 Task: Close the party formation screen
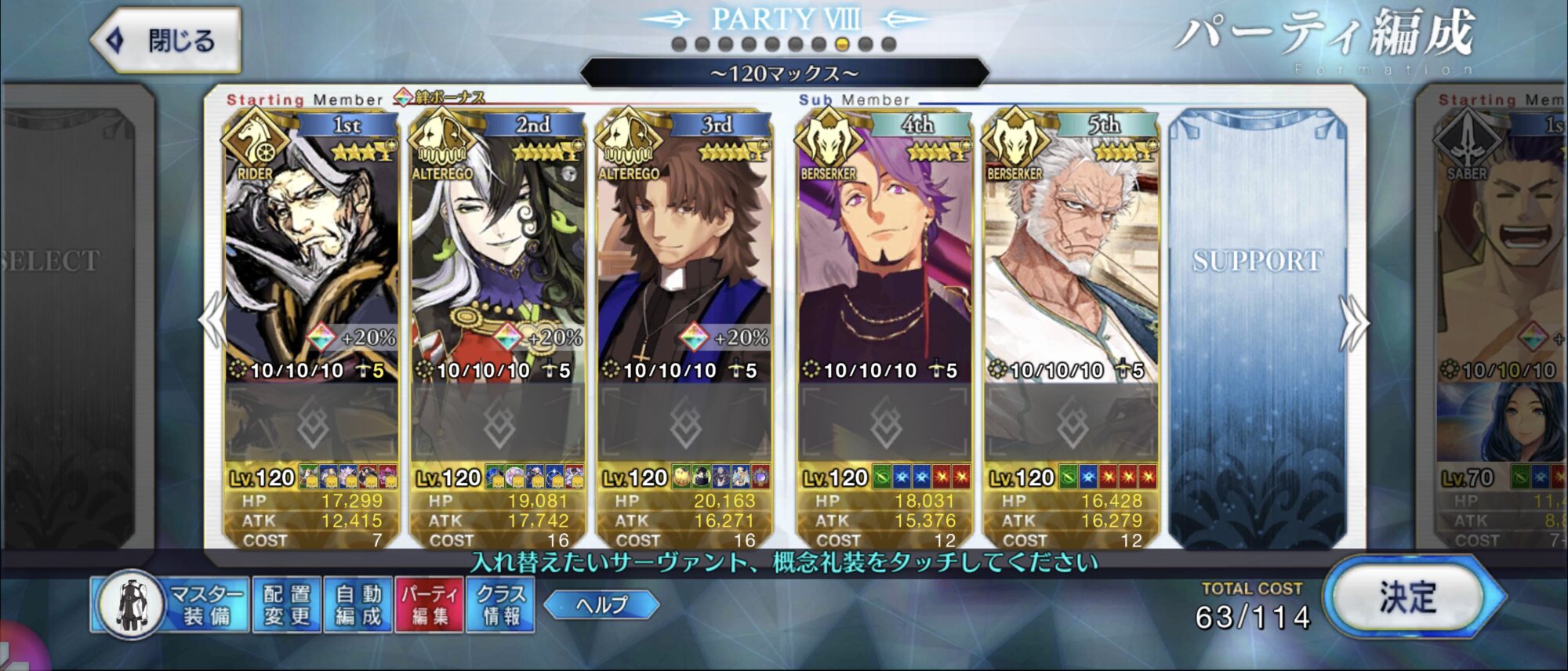coord(166,41)
